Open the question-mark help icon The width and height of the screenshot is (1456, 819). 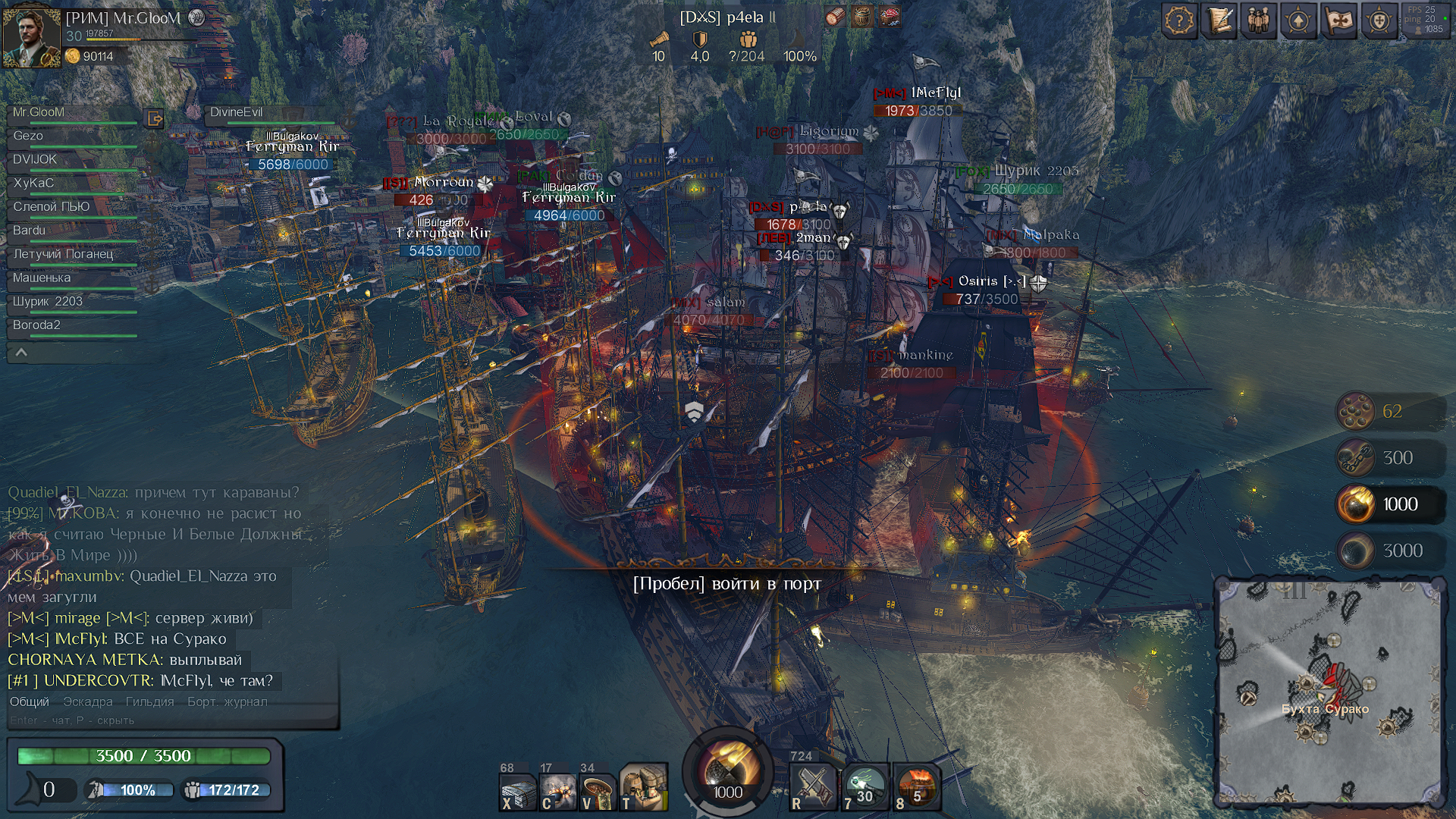(x=1179, y=21)
